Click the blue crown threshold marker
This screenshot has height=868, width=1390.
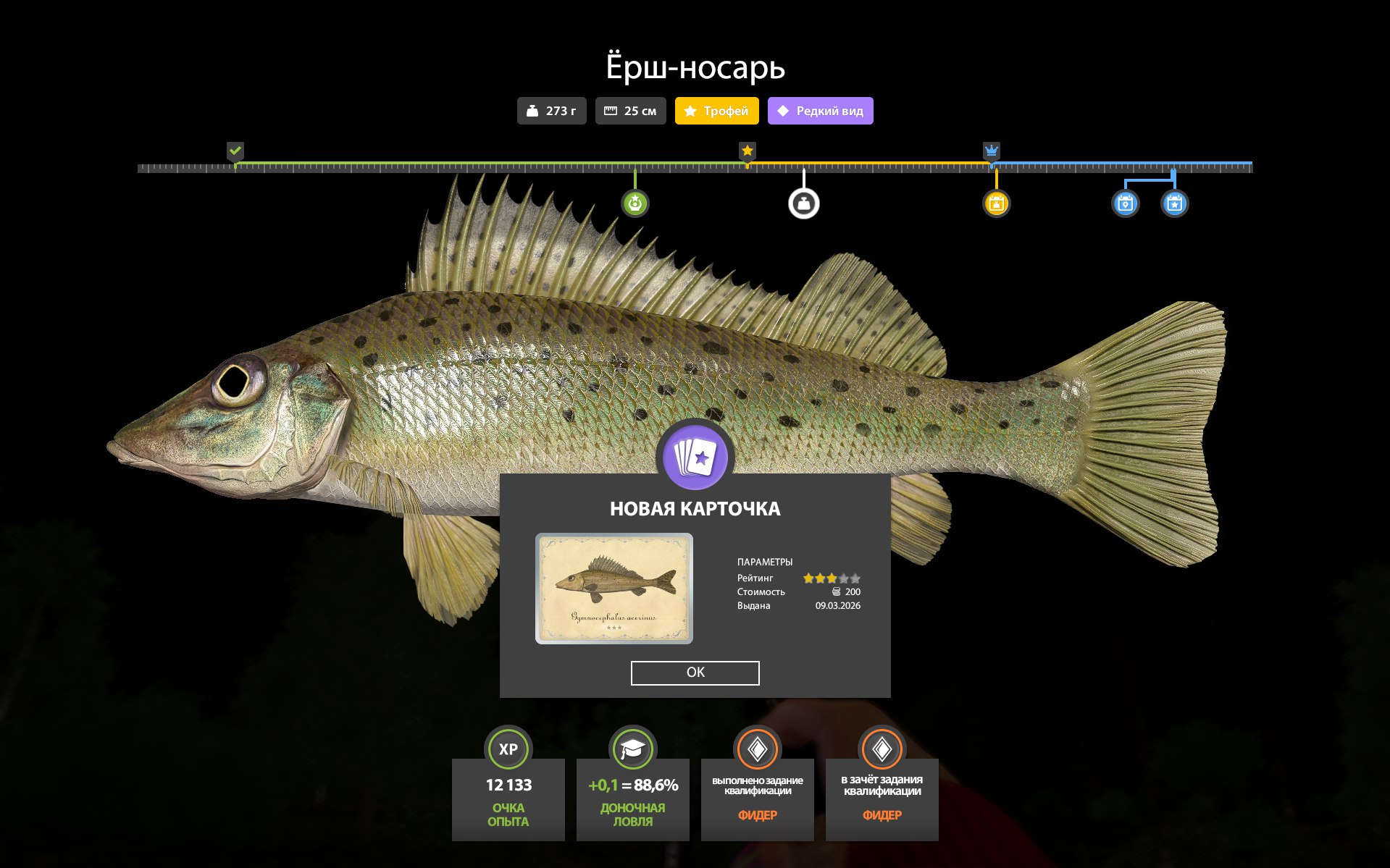pyautogui.click(x=991, y=151)
